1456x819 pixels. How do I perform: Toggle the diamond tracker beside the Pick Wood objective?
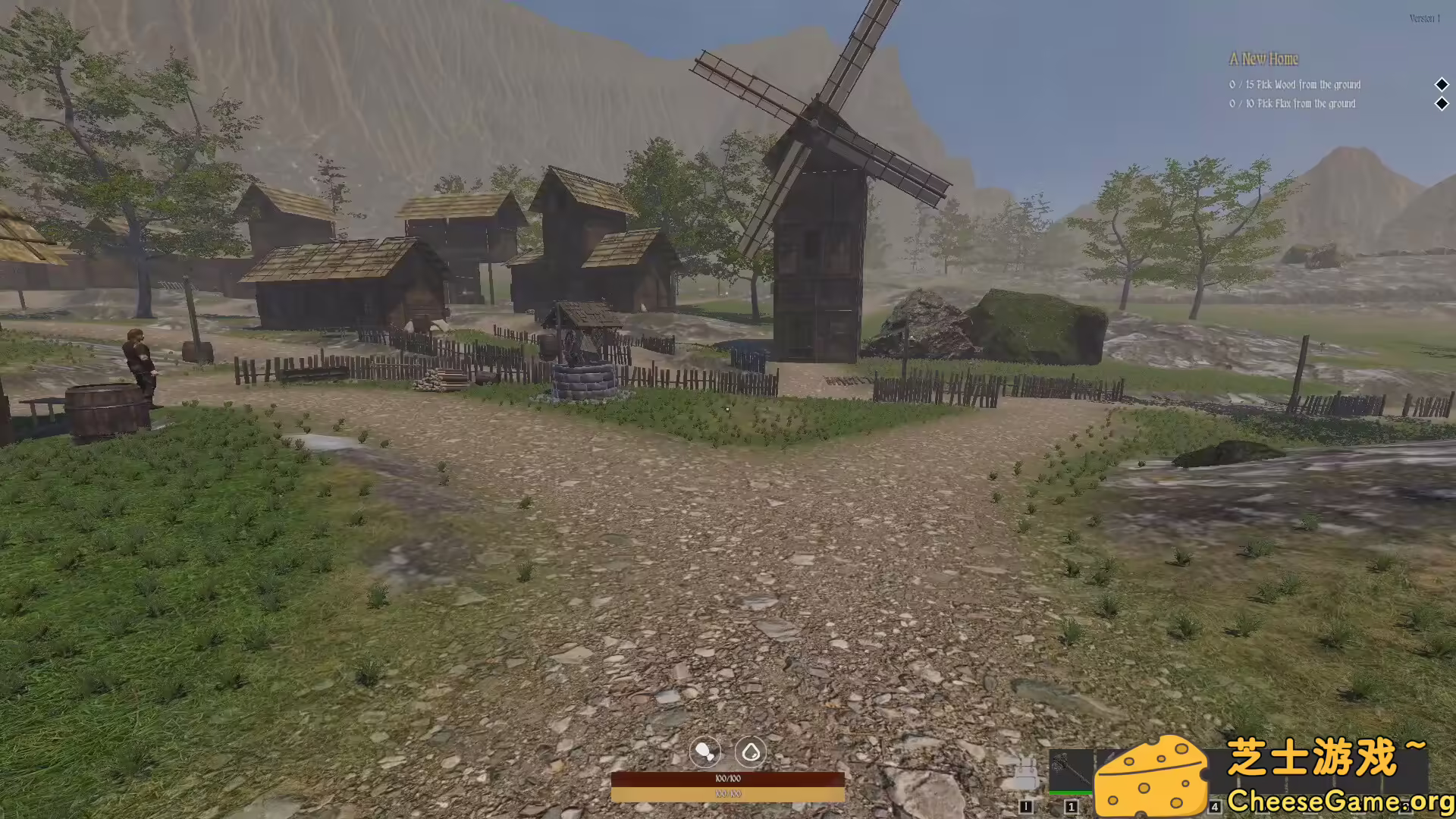pyautogui.click(x=1442, y=85)
